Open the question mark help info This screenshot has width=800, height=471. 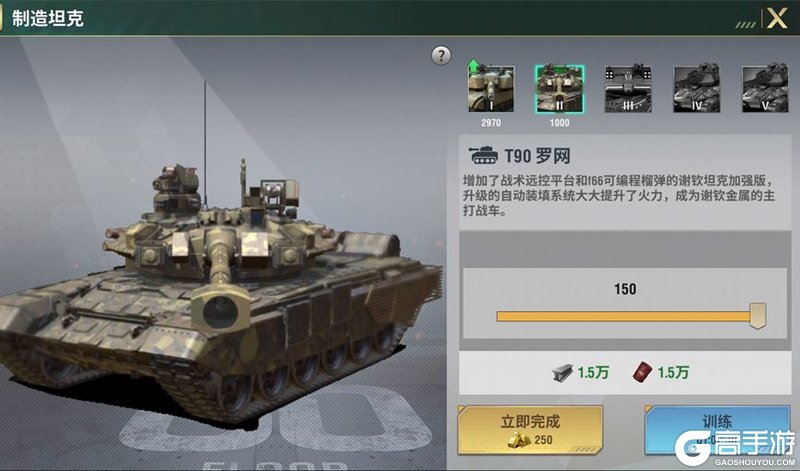tap(441, 56)
